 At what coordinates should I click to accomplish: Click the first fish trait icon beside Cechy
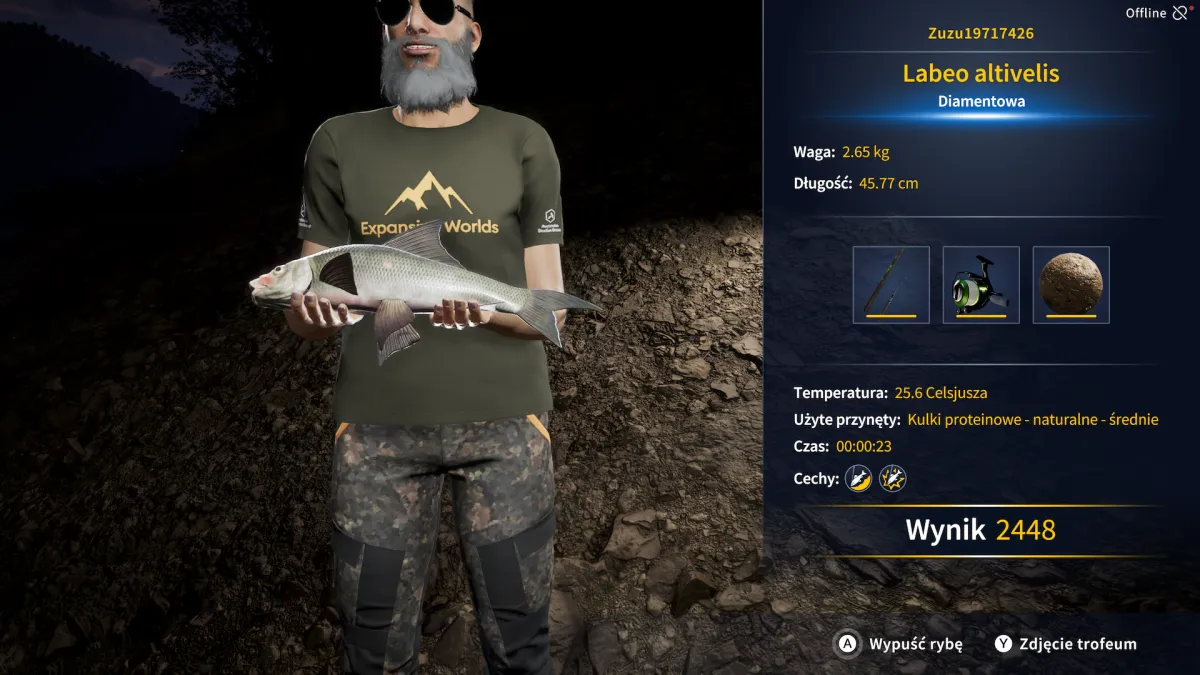(858, 479)
